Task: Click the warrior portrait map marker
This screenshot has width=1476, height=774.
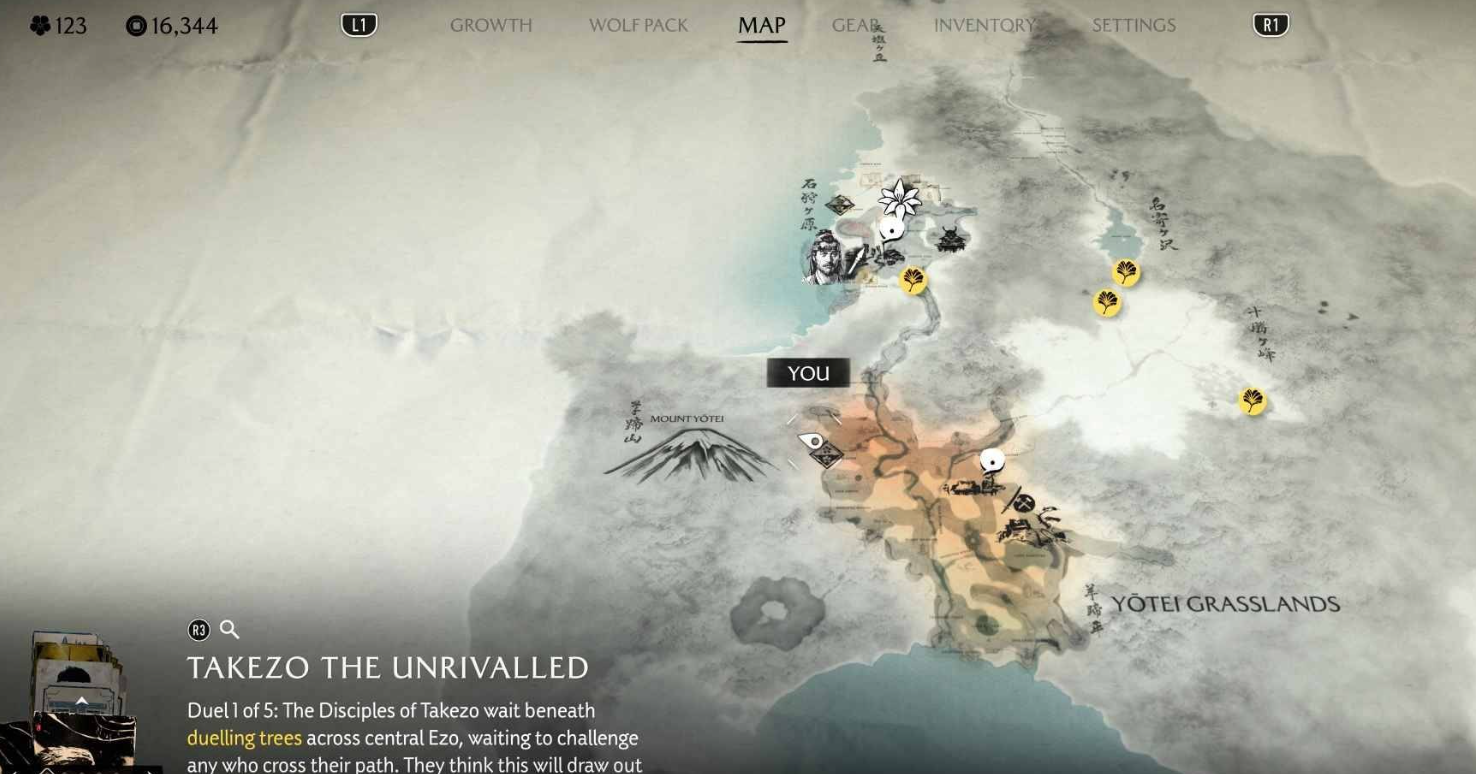Action: coord(824,256)
